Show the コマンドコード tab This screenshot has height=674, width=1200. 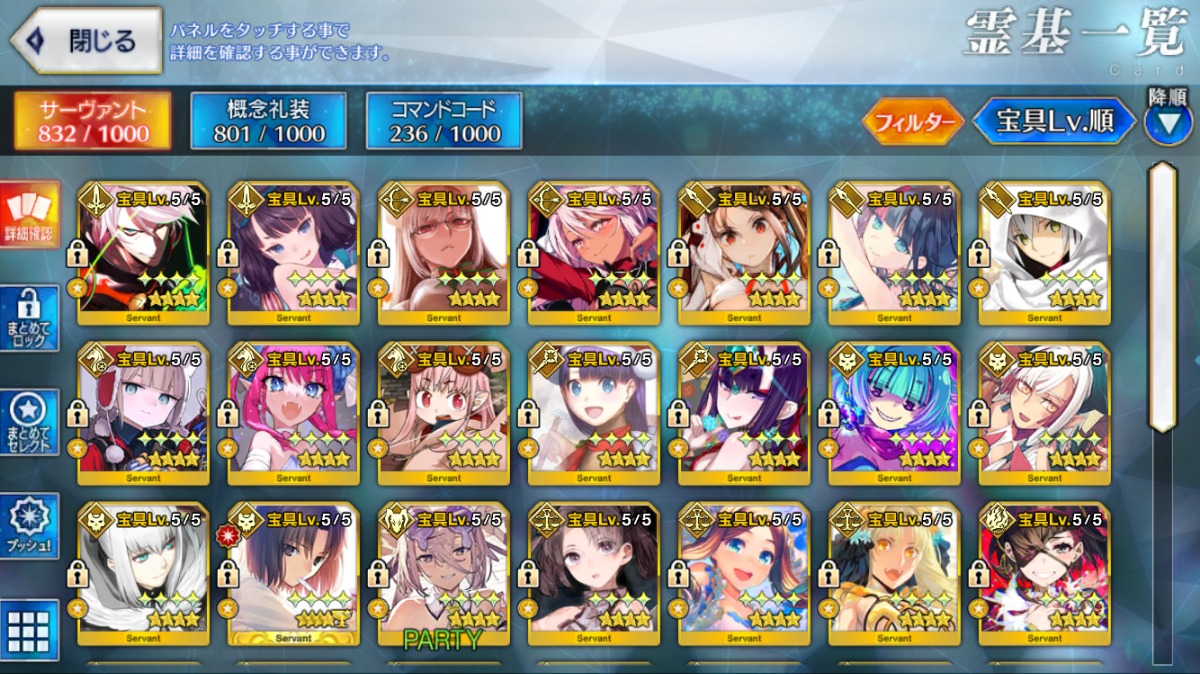pyautogui.click(x=443, y=121)
